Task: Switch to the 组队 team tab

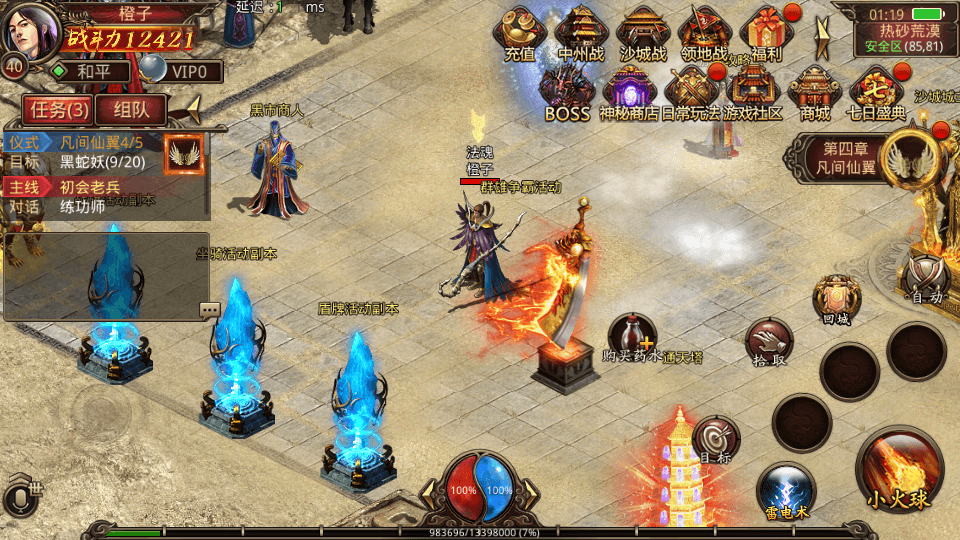Action: (133, 109)
